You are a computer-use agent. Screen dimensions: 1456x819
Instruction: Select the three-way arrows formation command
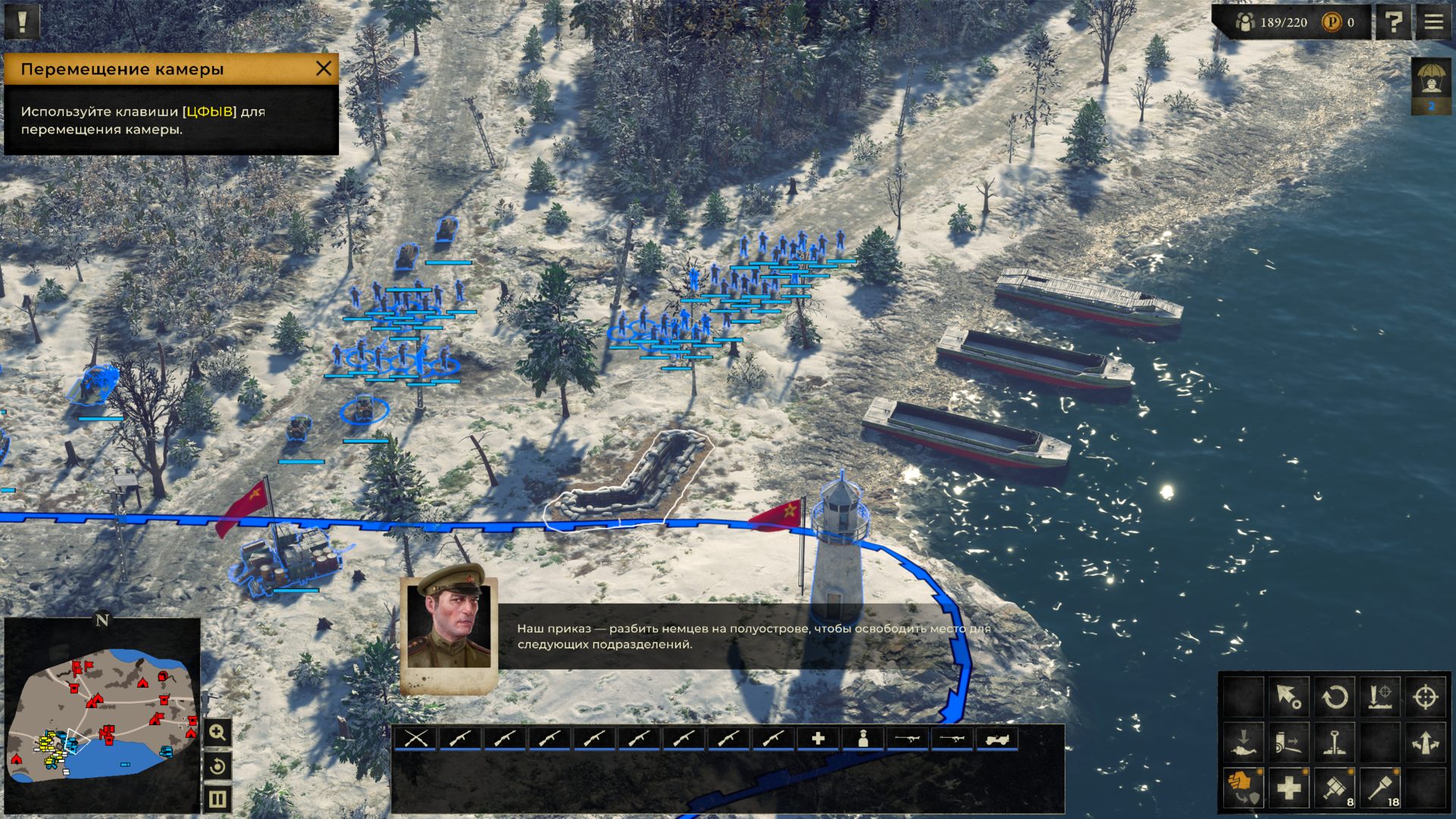tap(1426, 742)
